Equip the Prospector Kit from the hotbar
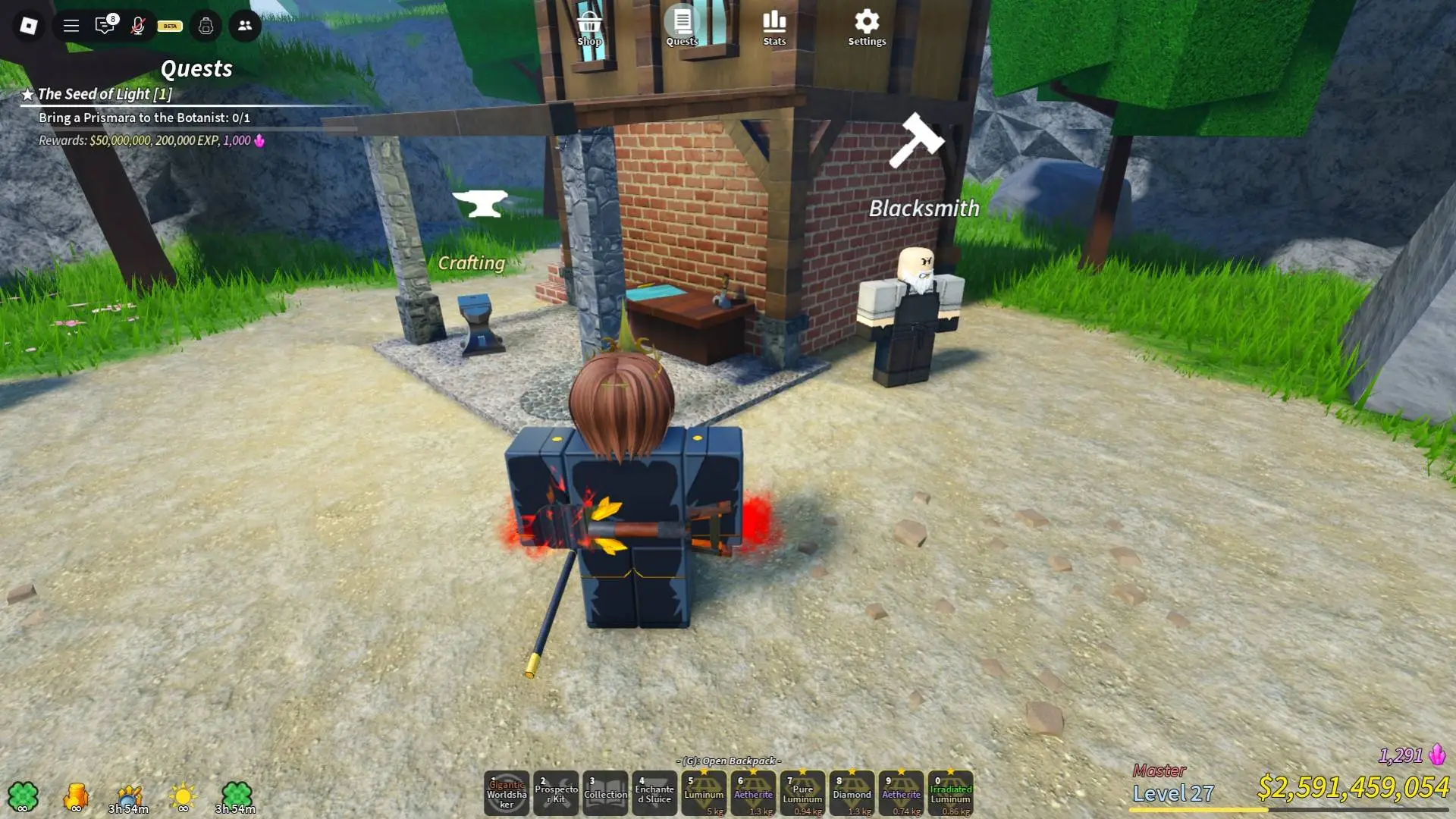This screenshot has width=1456, height=819. 556,793
